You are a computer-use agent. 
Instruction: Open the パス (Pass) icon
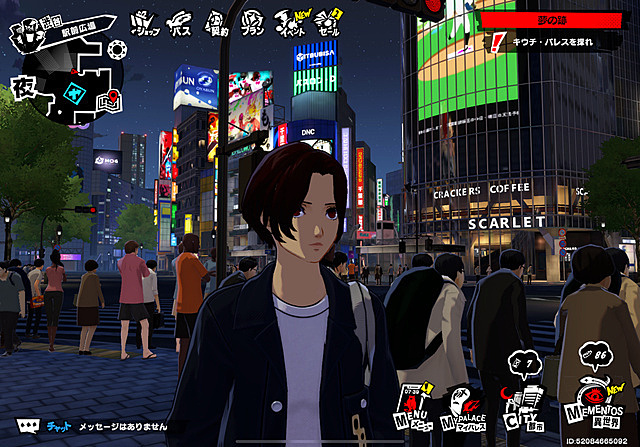181,21
